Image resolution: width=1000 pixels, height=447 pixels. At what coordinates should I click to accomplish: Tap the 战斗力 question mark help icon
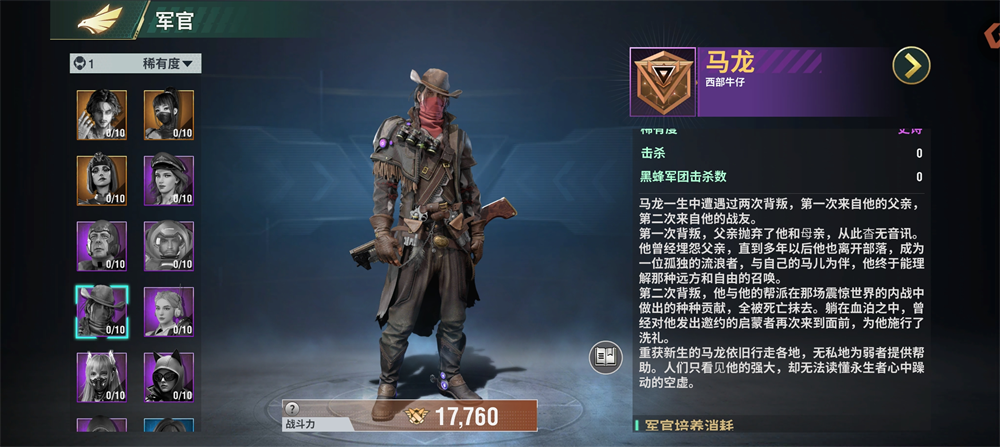pyautogui.click(x=292, y=408)
